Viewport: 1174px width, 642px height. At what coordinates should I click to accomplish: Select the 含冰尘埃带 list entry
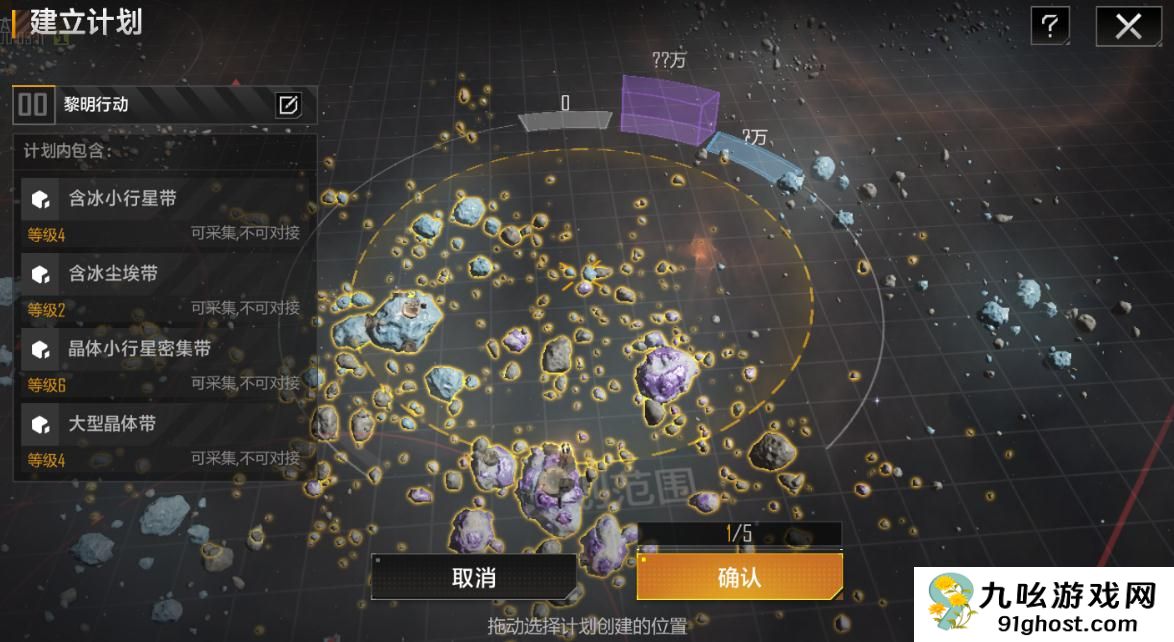[165, 285]
